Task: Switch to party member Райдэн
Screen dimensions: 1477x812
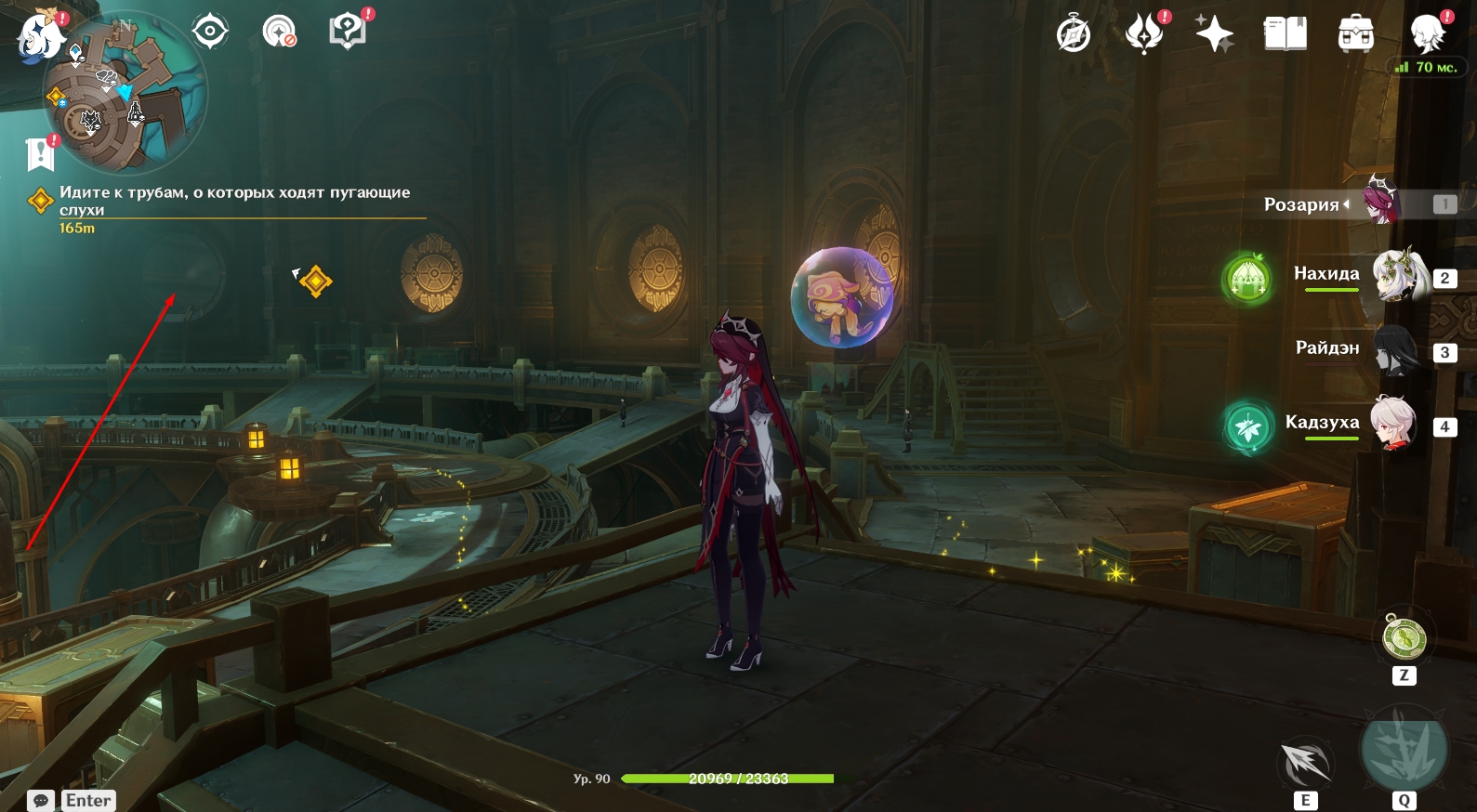Action: pyautogui.click(x=1396, y=350)
